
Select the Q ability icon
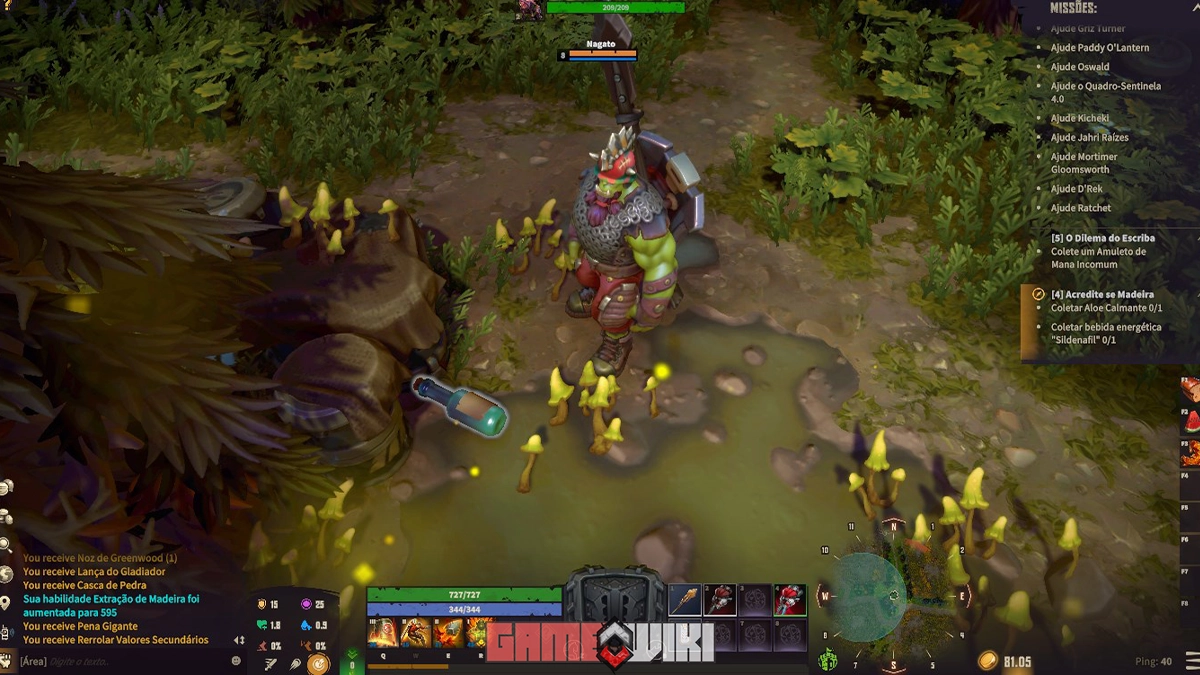tap(382, 632)
